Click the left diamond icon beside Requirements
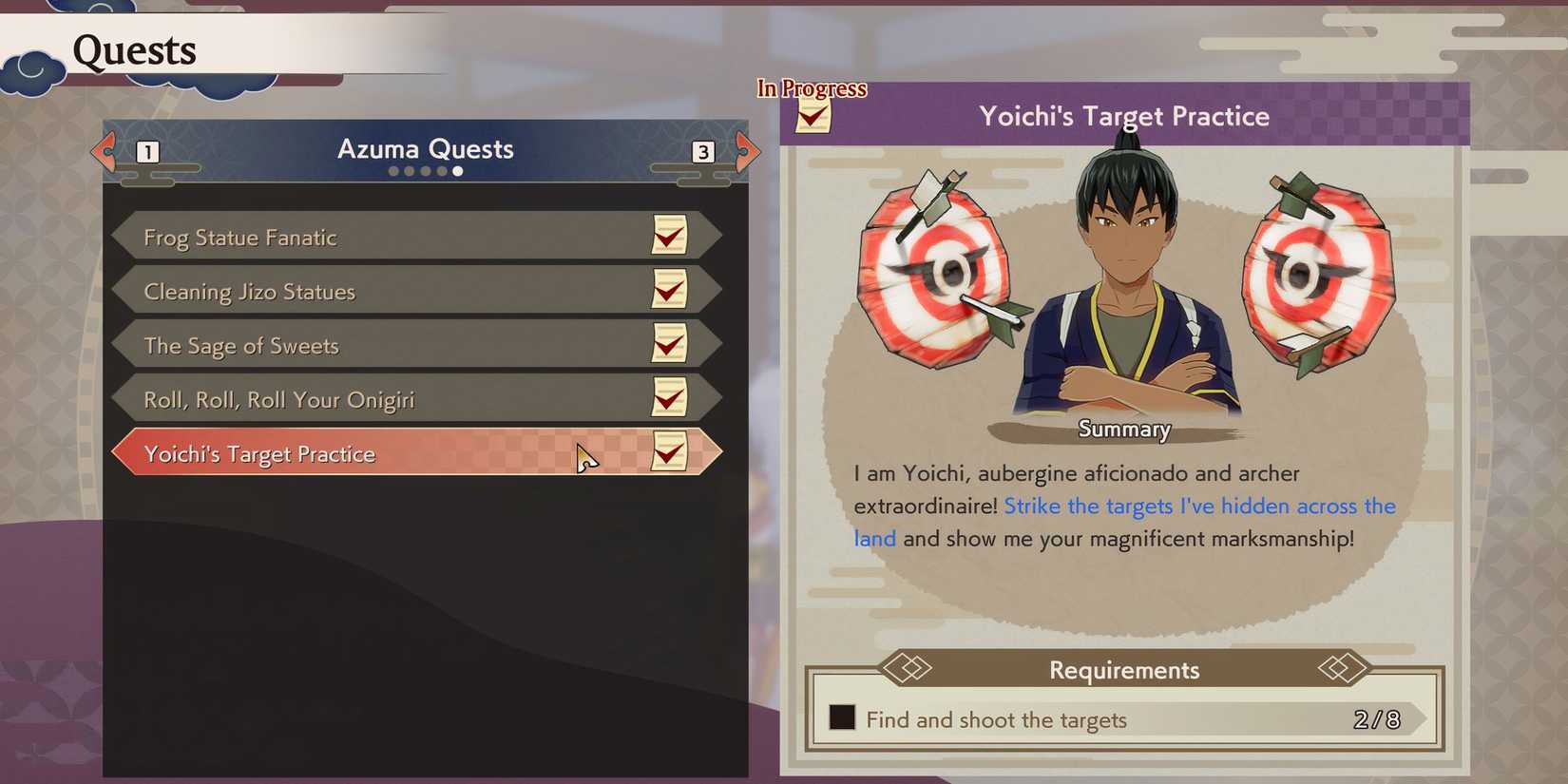 910,669
